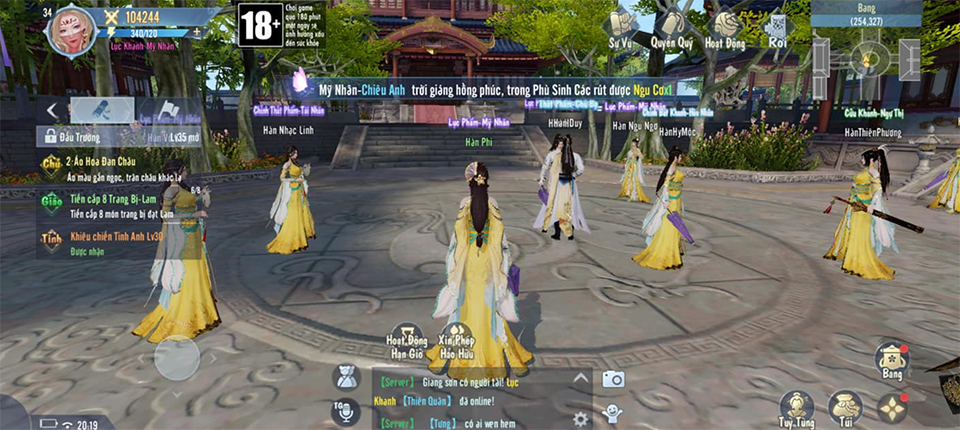Open the Hoạt Động events menu
This screenshot has width=960, height=430.
tap(725, 29)
